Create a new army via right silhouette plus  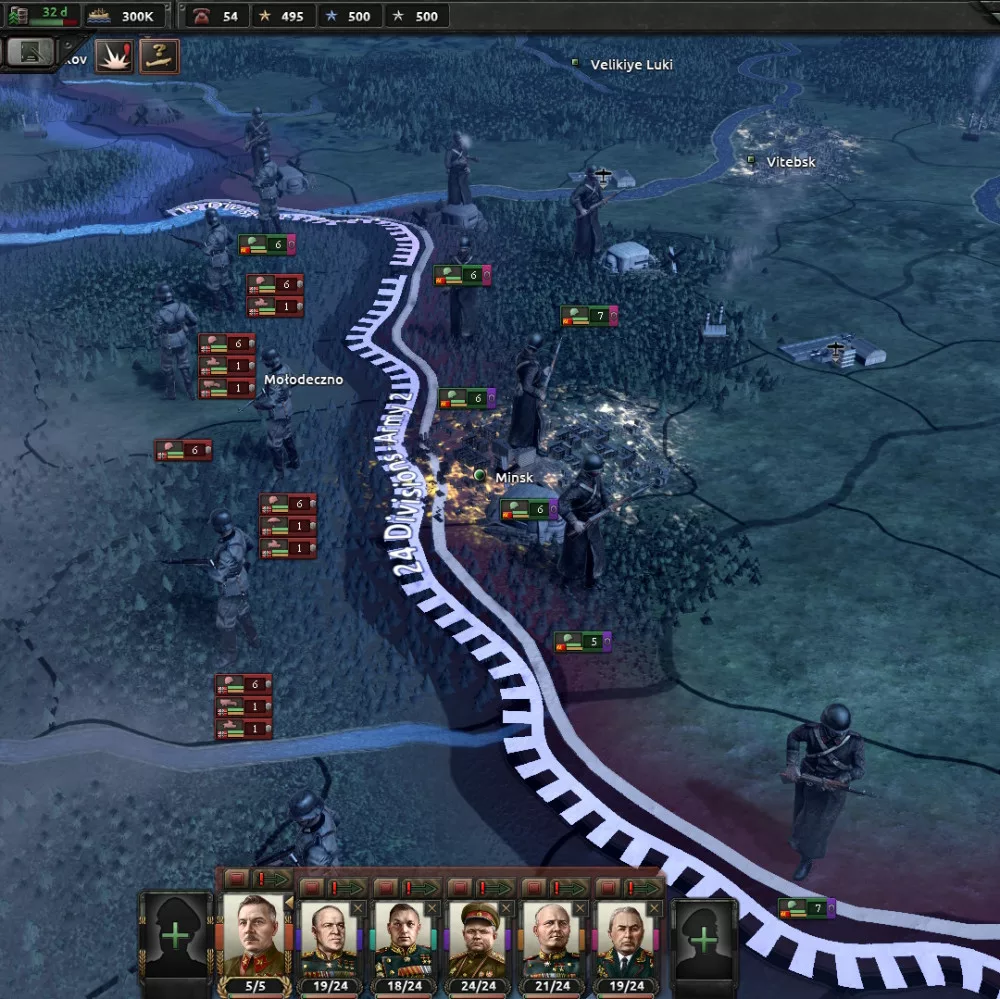point(704,939)
